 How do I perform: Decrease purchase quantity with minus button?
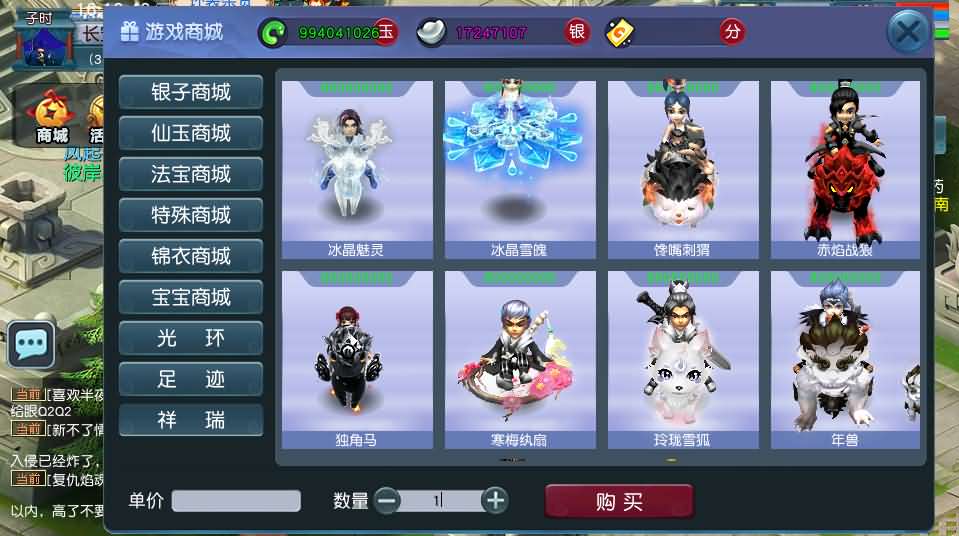click(x=388, y=500)
